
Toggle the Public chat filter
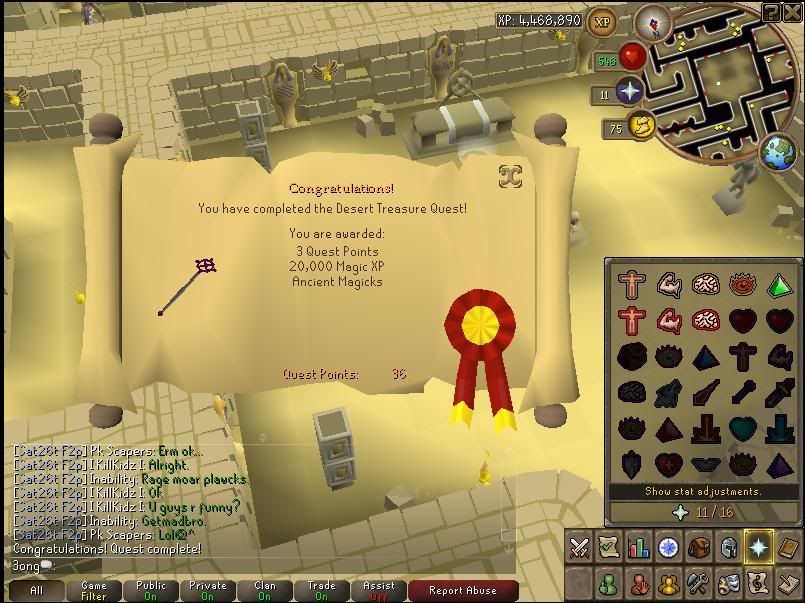pyautogui.click(x=151, y=590)
